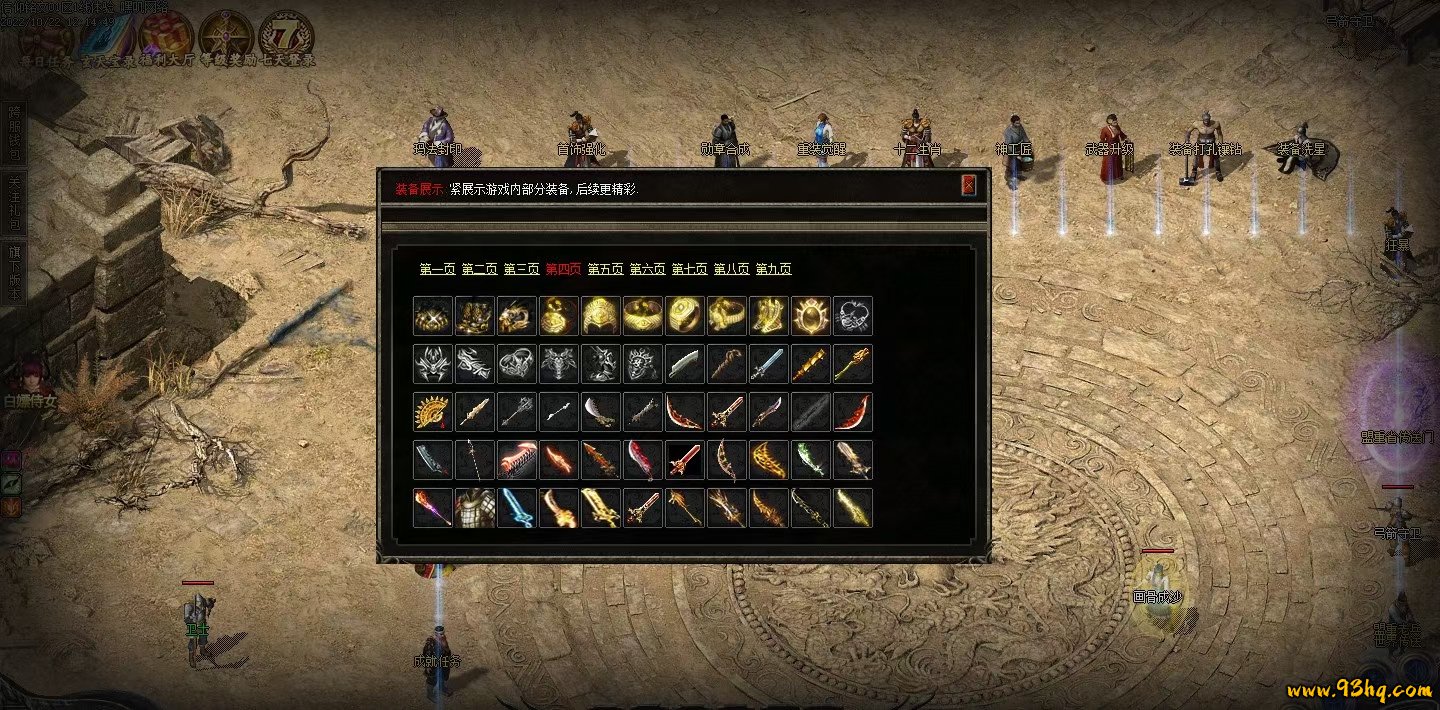1440x710 pixels.
Task: Open the 福利大厅 welfare hall
Action: tap(166, 37)
